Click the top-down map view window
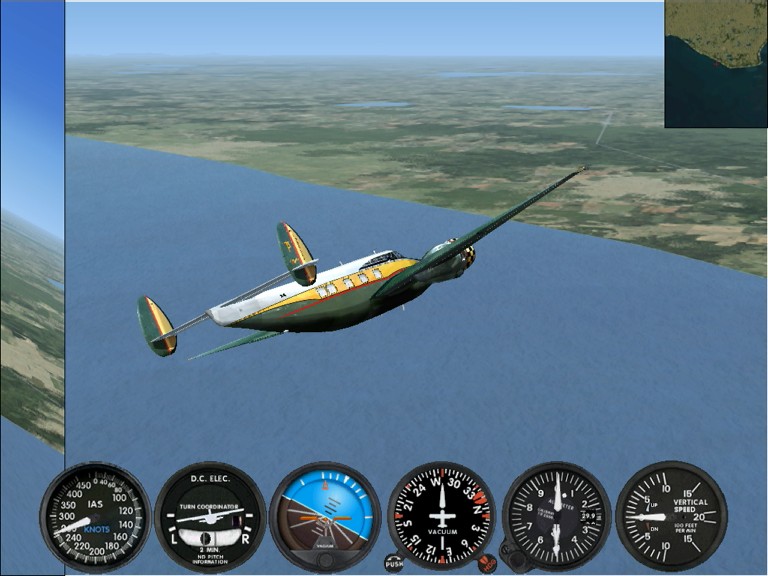Image resolution: width=768 pixels, height=576 pixels. click(715, 63)
